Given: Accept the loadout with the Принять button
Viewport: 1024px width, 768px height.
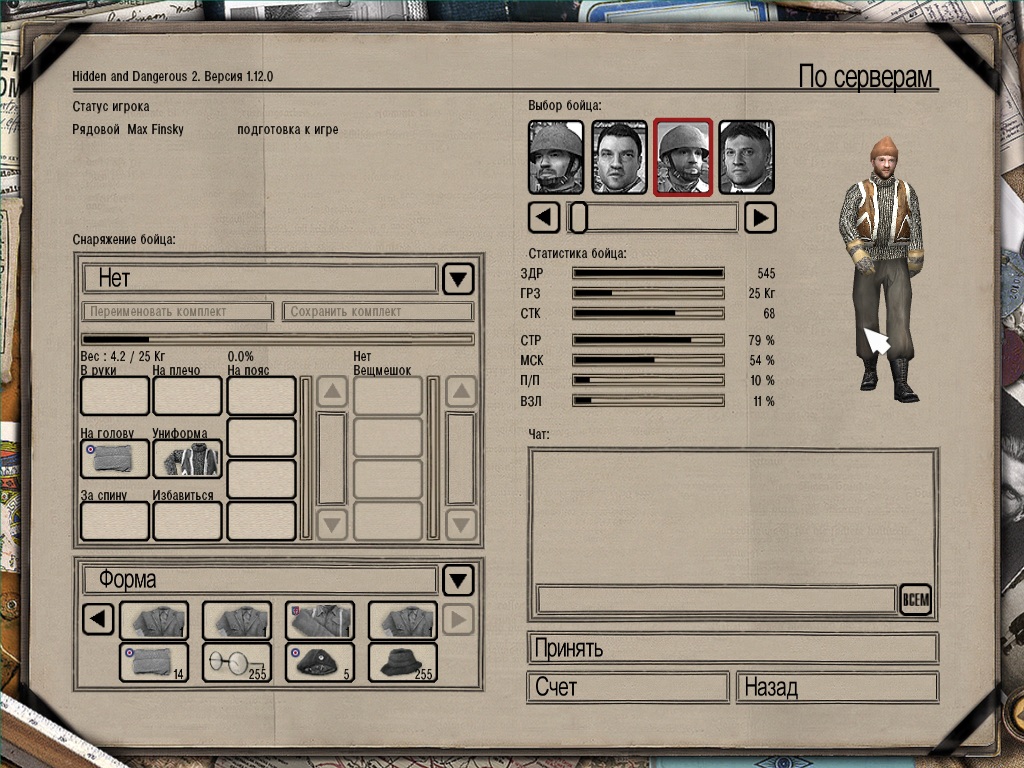Looking at the screenshot, I should point(732,648).
